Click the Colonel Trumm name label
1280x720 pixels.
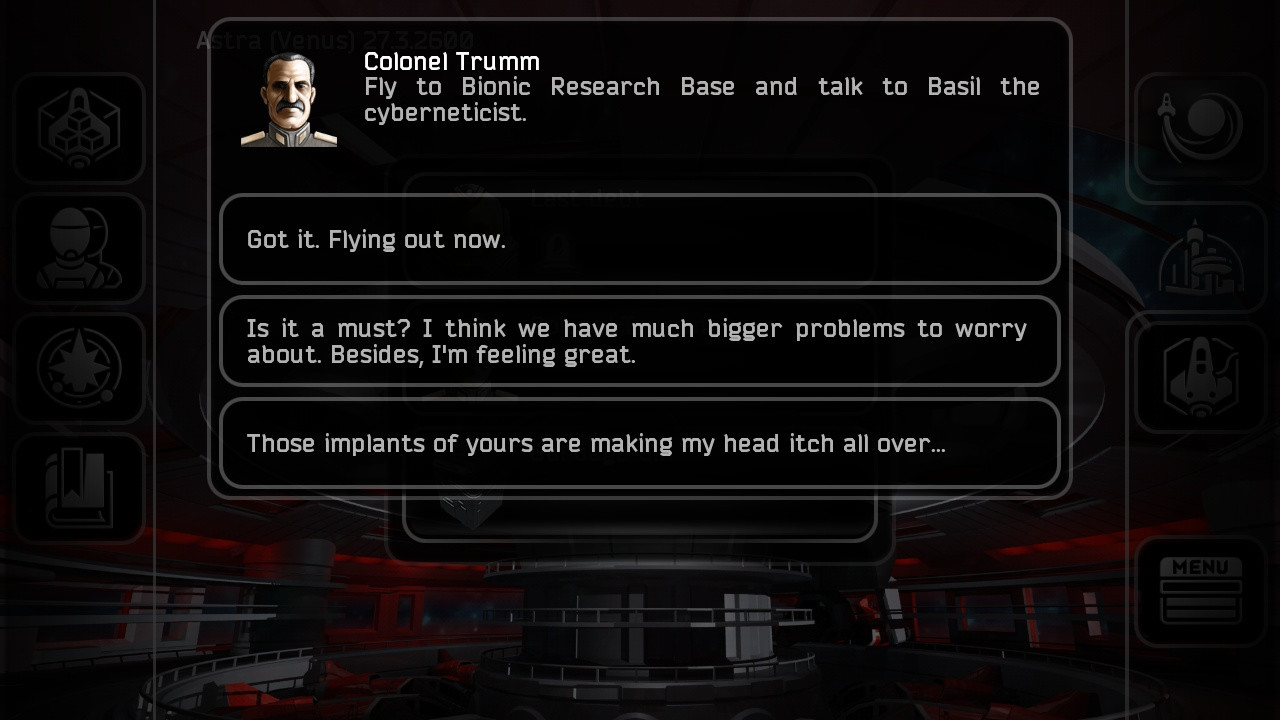(451, 61)
